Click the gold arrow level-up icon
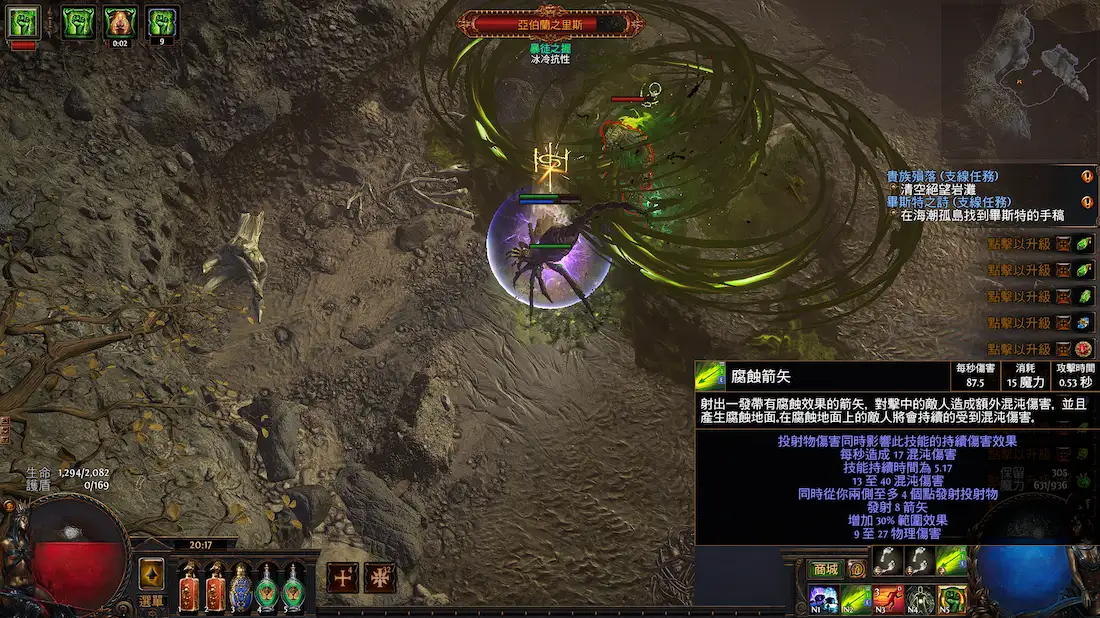 151,570
